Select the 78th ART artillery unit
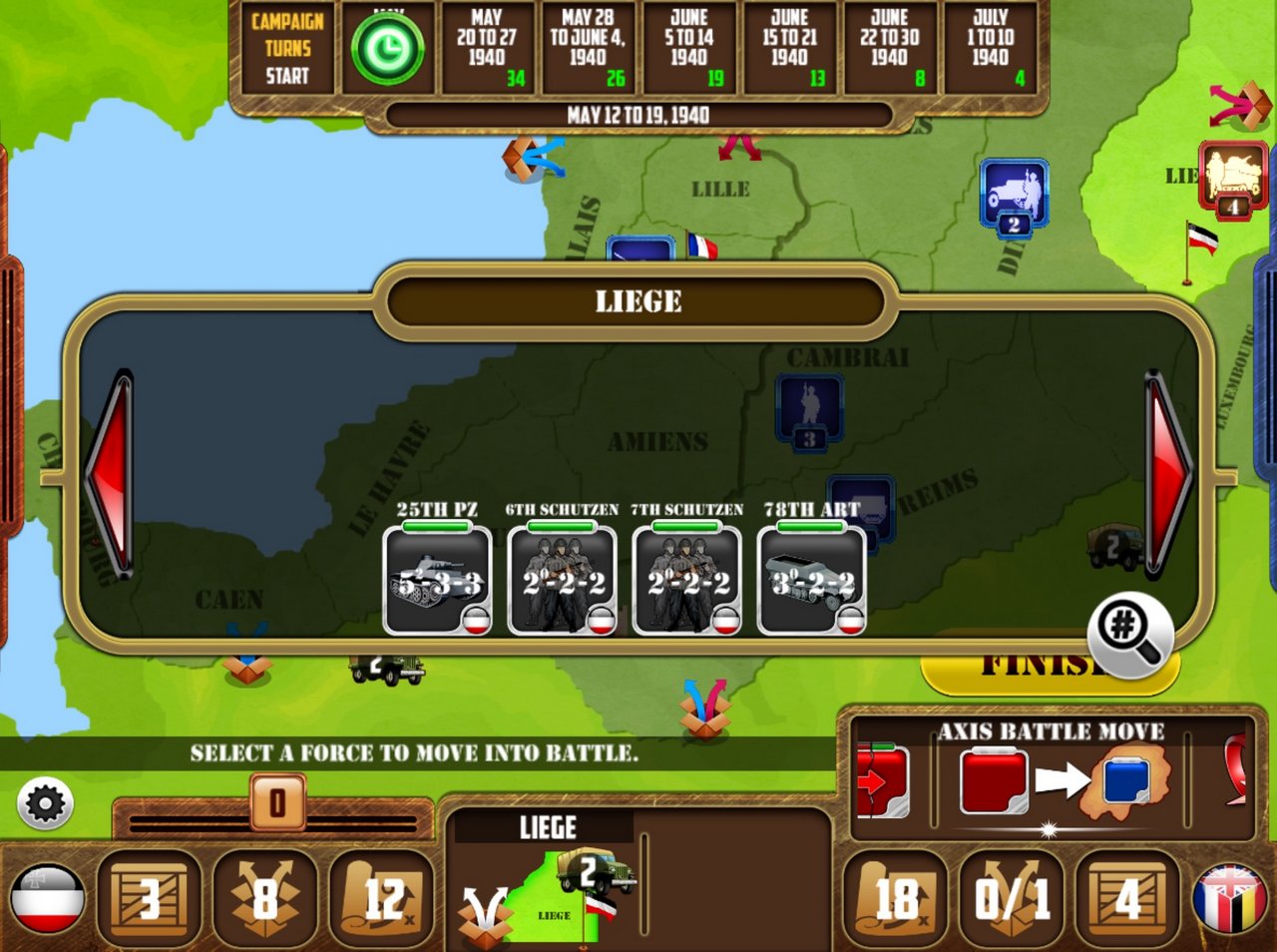This screenshot has width=1277, height=952. tap(811, 581)
